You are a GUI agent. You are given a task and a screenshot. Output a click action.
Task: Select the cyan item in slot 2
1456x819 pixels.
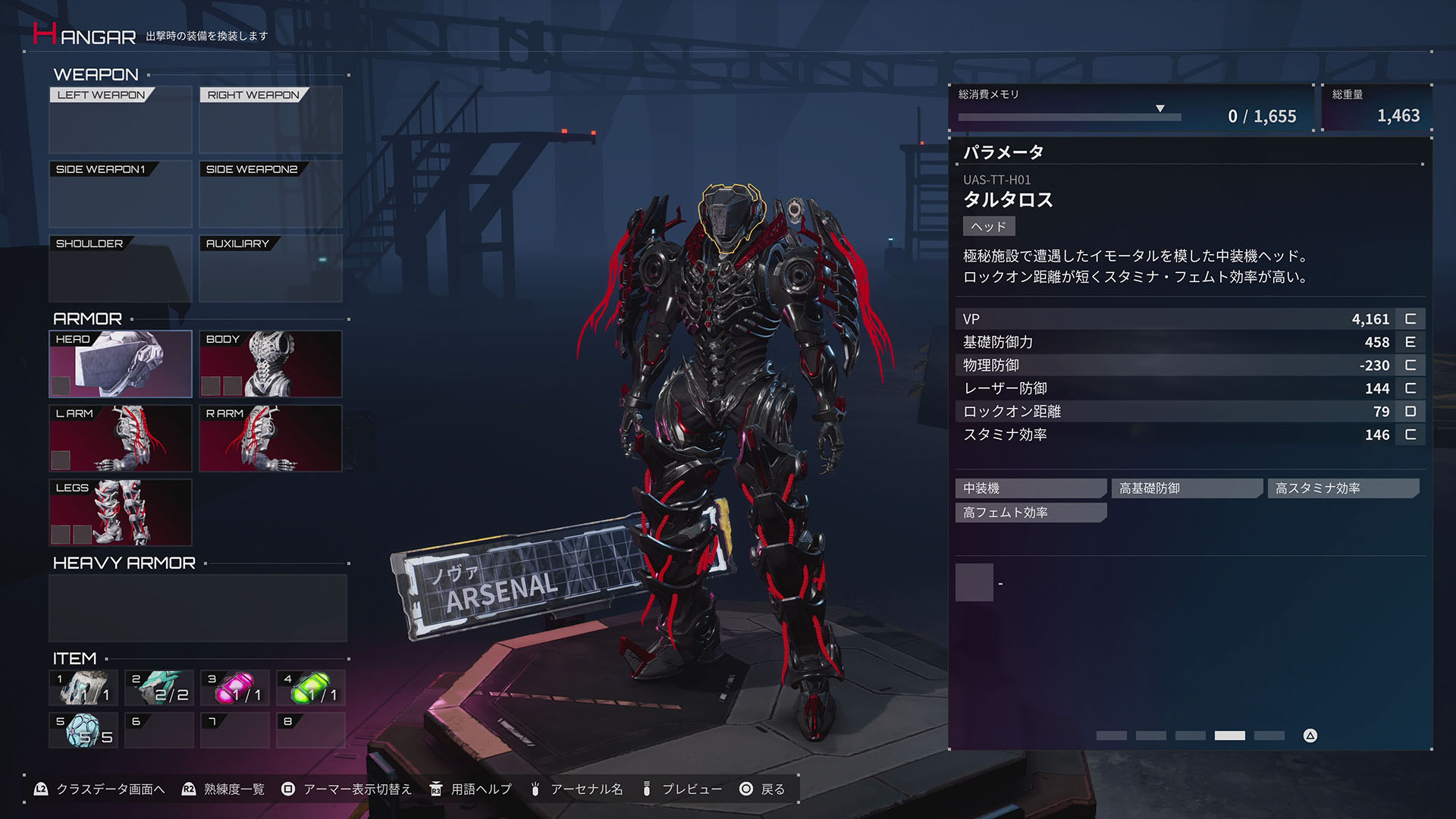(158, 687)
